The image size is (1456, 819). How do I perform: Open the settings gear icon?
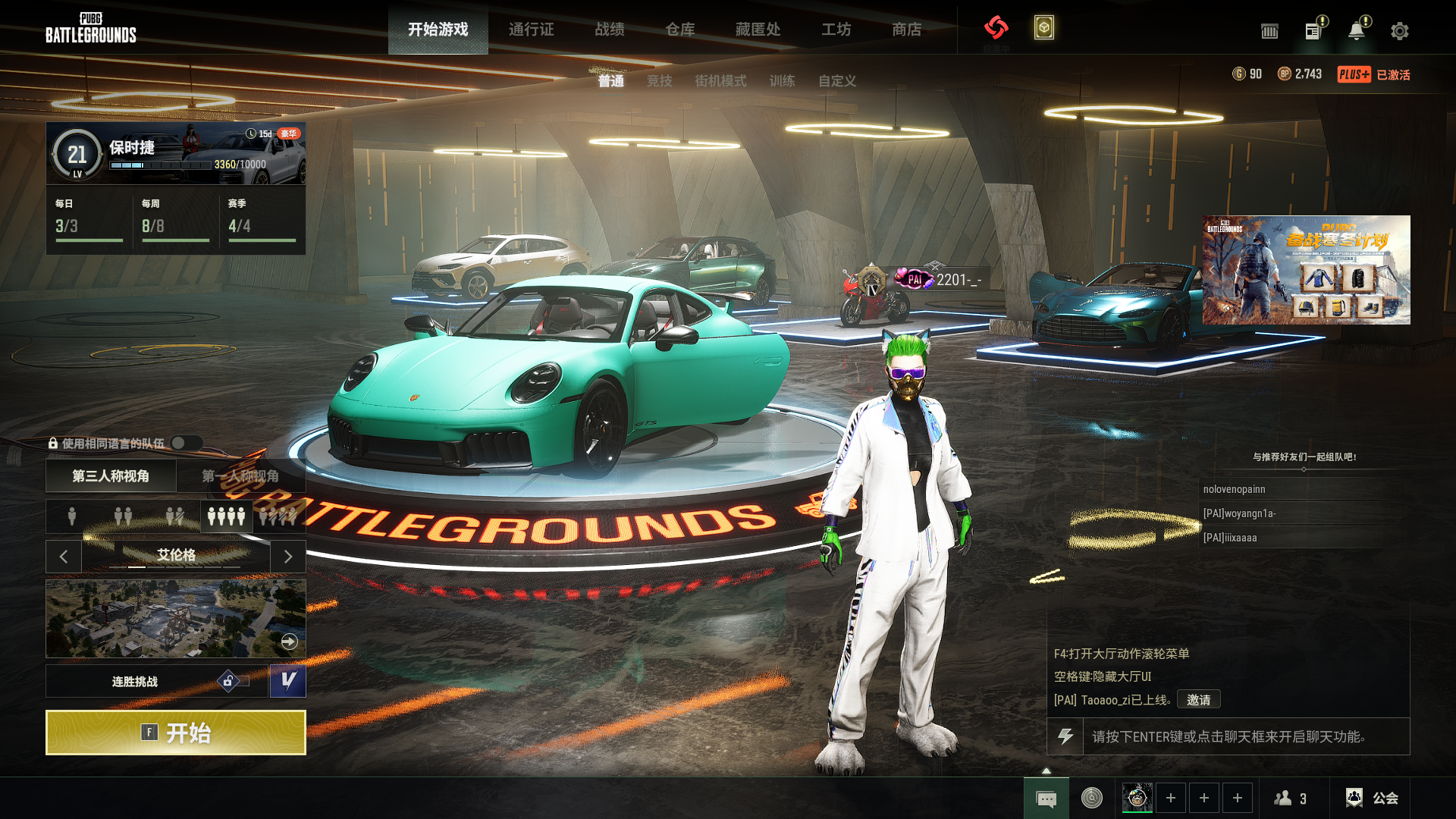pos(1399,31)
